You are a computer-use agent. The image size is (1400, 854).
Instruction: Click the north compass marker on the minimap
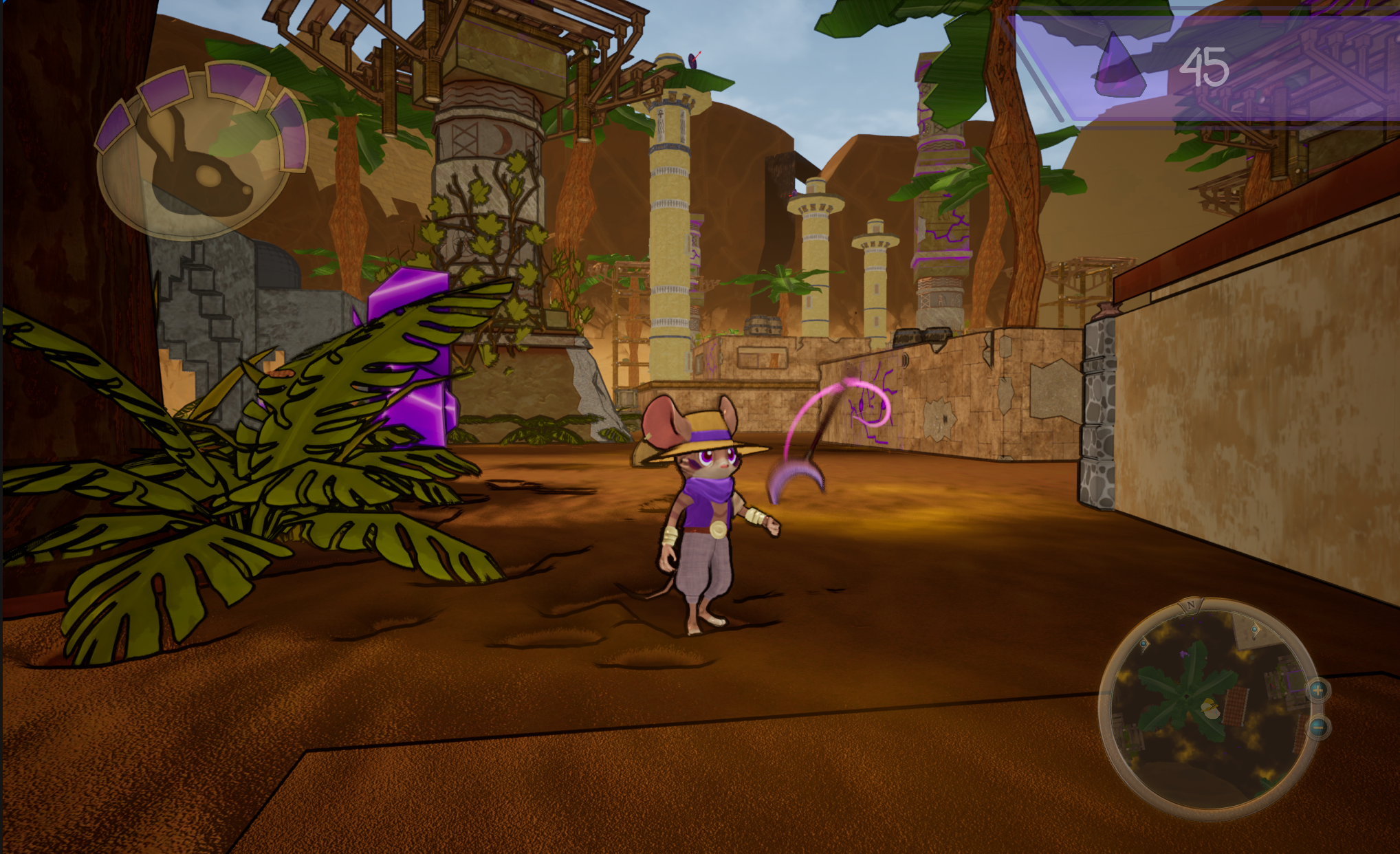[1191, 605]
